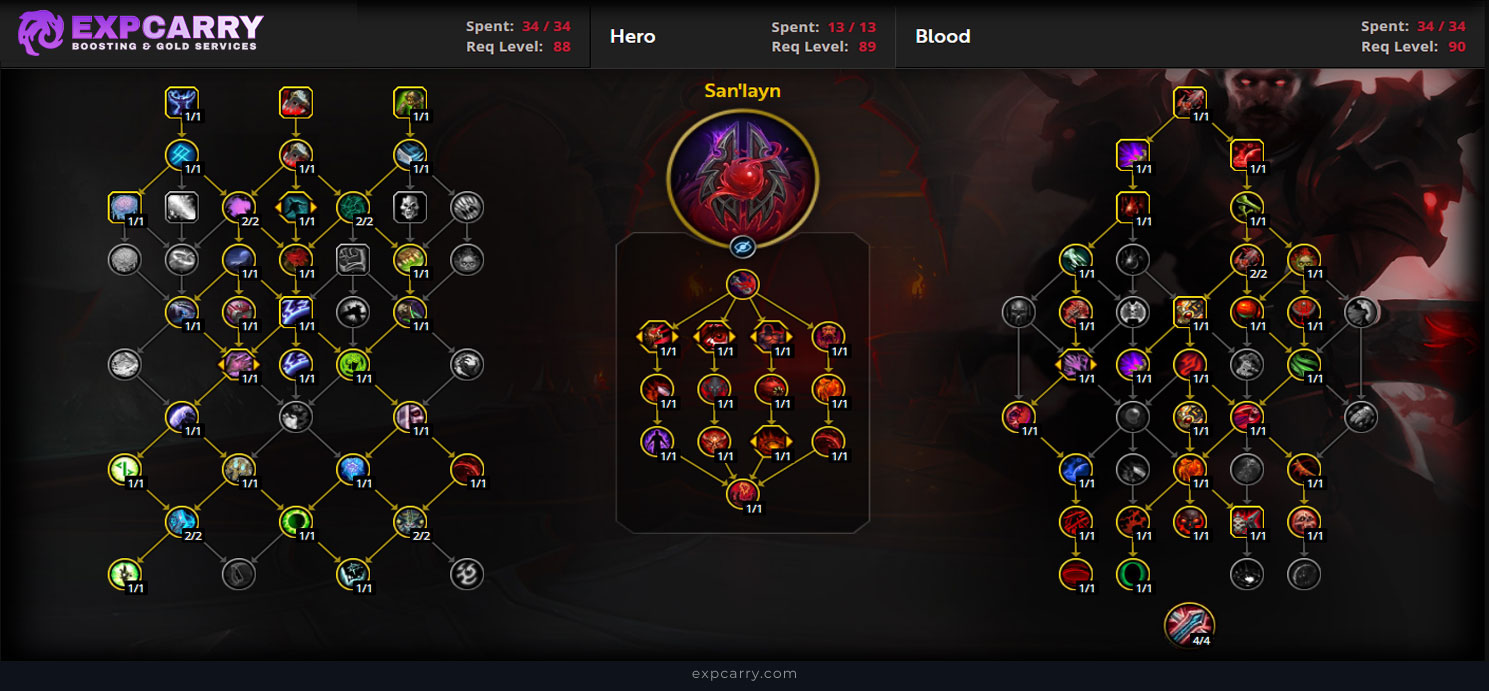Toggle the eye icon below the San'layn emblem
Image resolution: width=1489 pixels, height=691 pixels.
pyautogui.click(x=742, y=247)
